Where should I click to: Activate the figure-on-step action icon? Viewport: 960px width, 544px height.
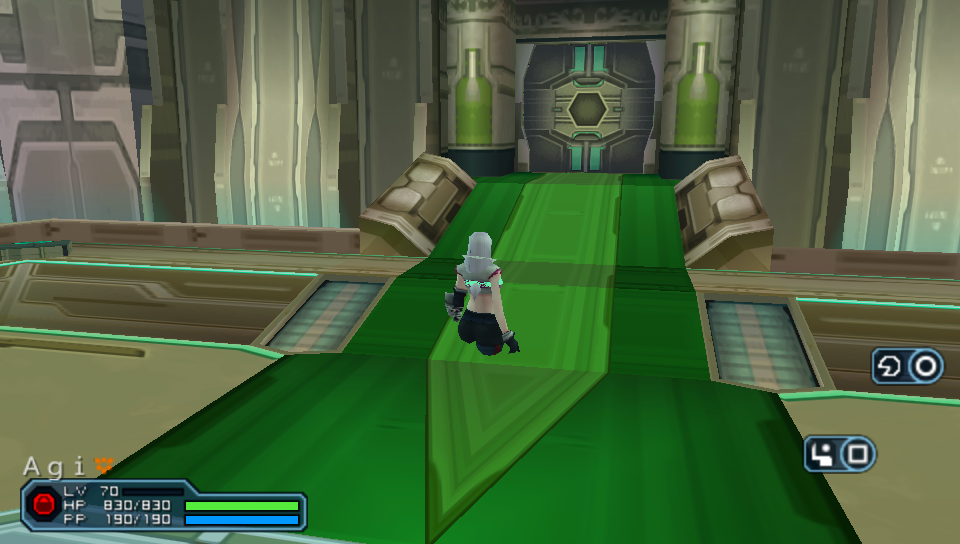pos(823,455)
